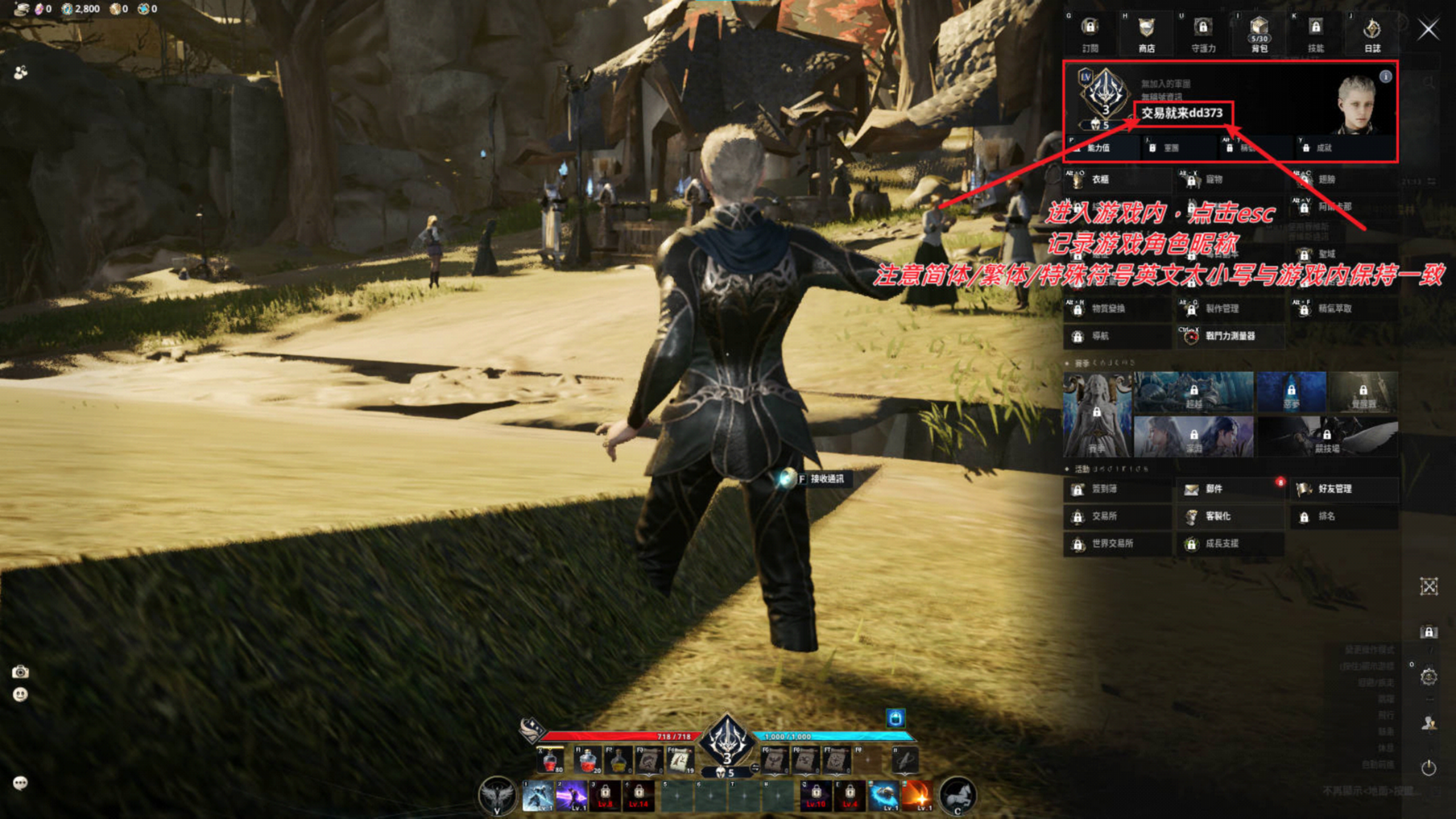This screenshot has width=1456, height=819.
Task: Click the camera screenshot icon
Action: 20,672
